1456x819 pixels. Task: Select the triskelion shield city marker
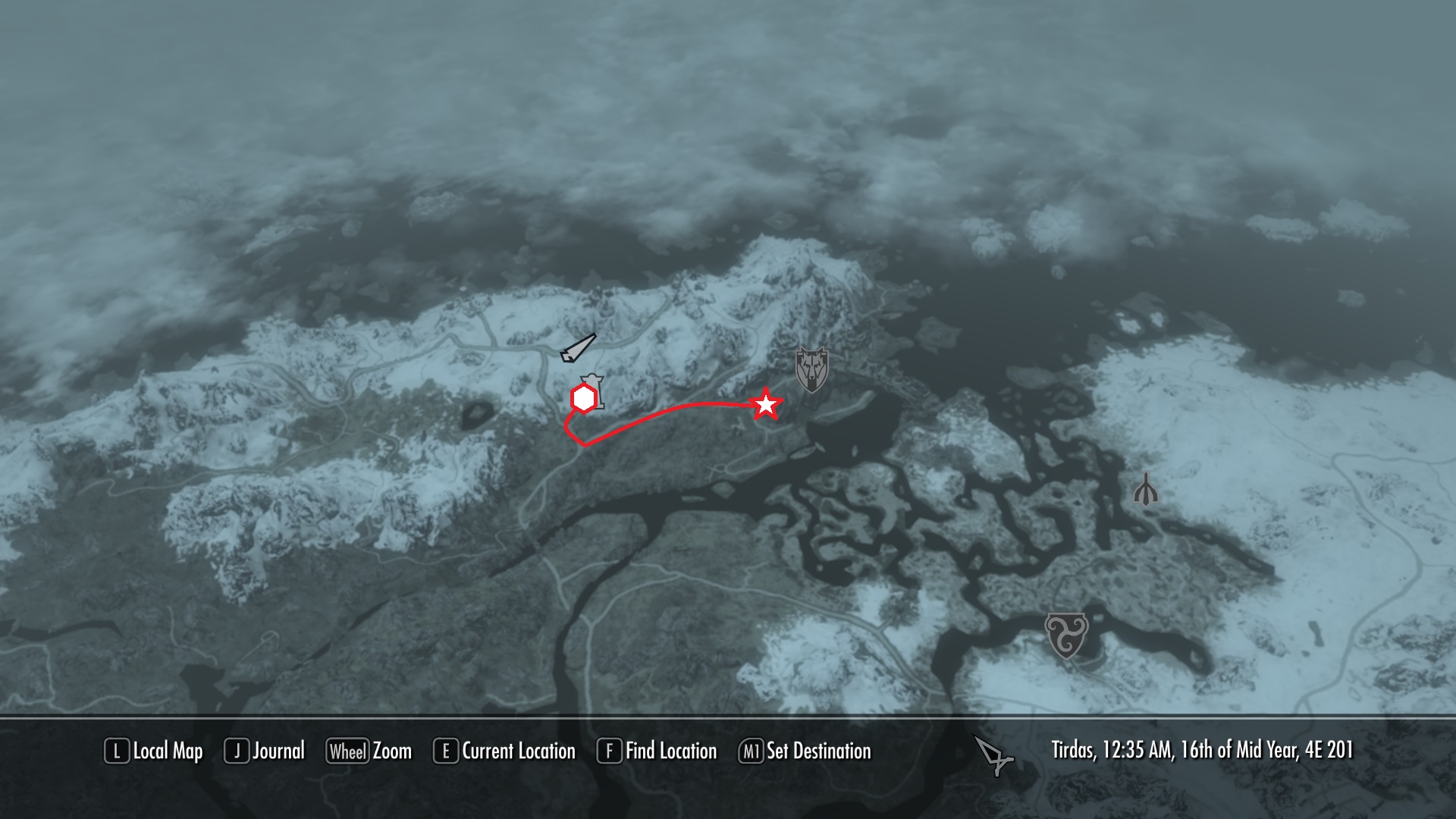point(1066,635)
